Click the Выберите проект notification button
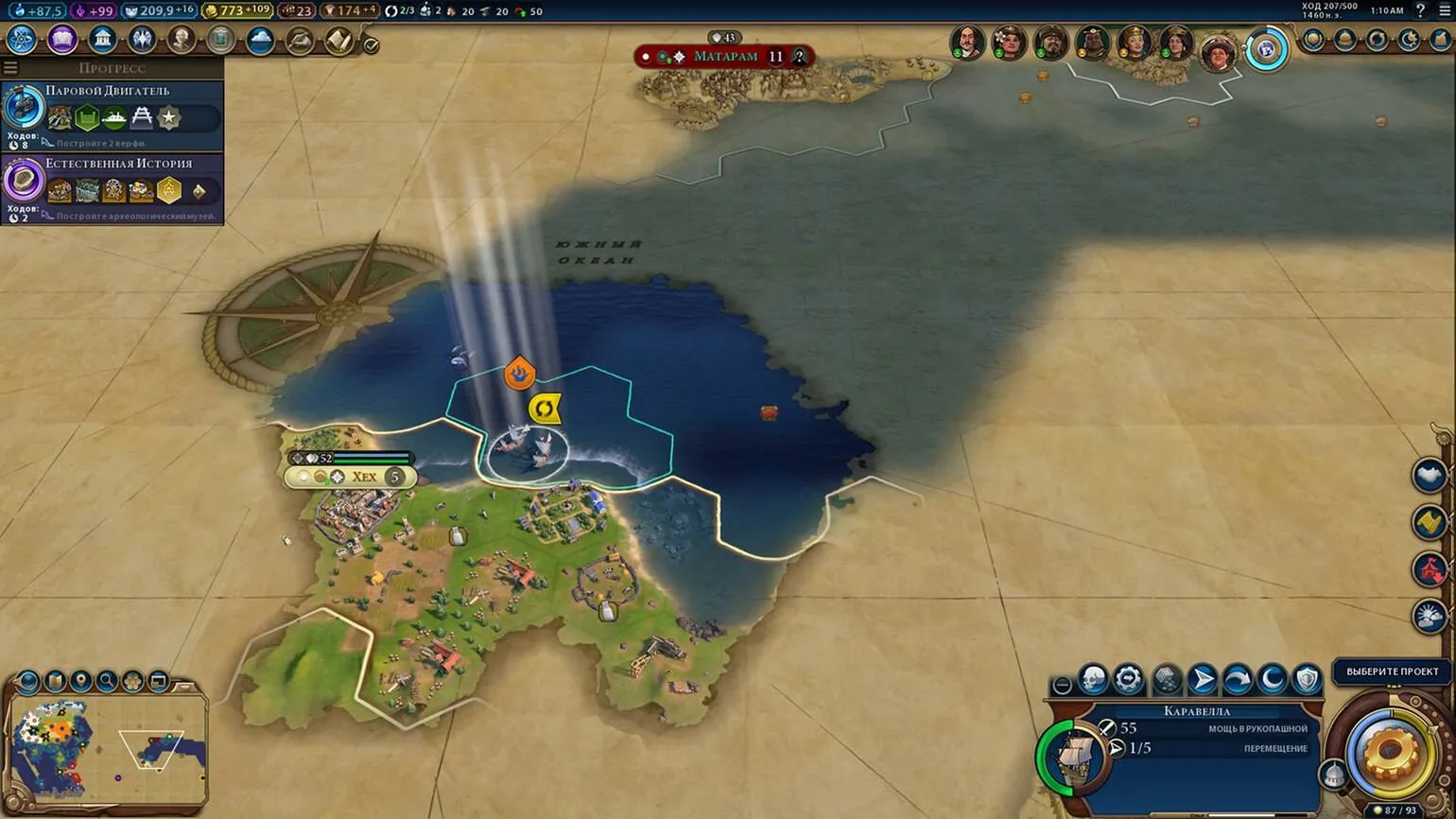Image resolution: width=1456 pixels, height=819 pixels. click(1392, 671)
